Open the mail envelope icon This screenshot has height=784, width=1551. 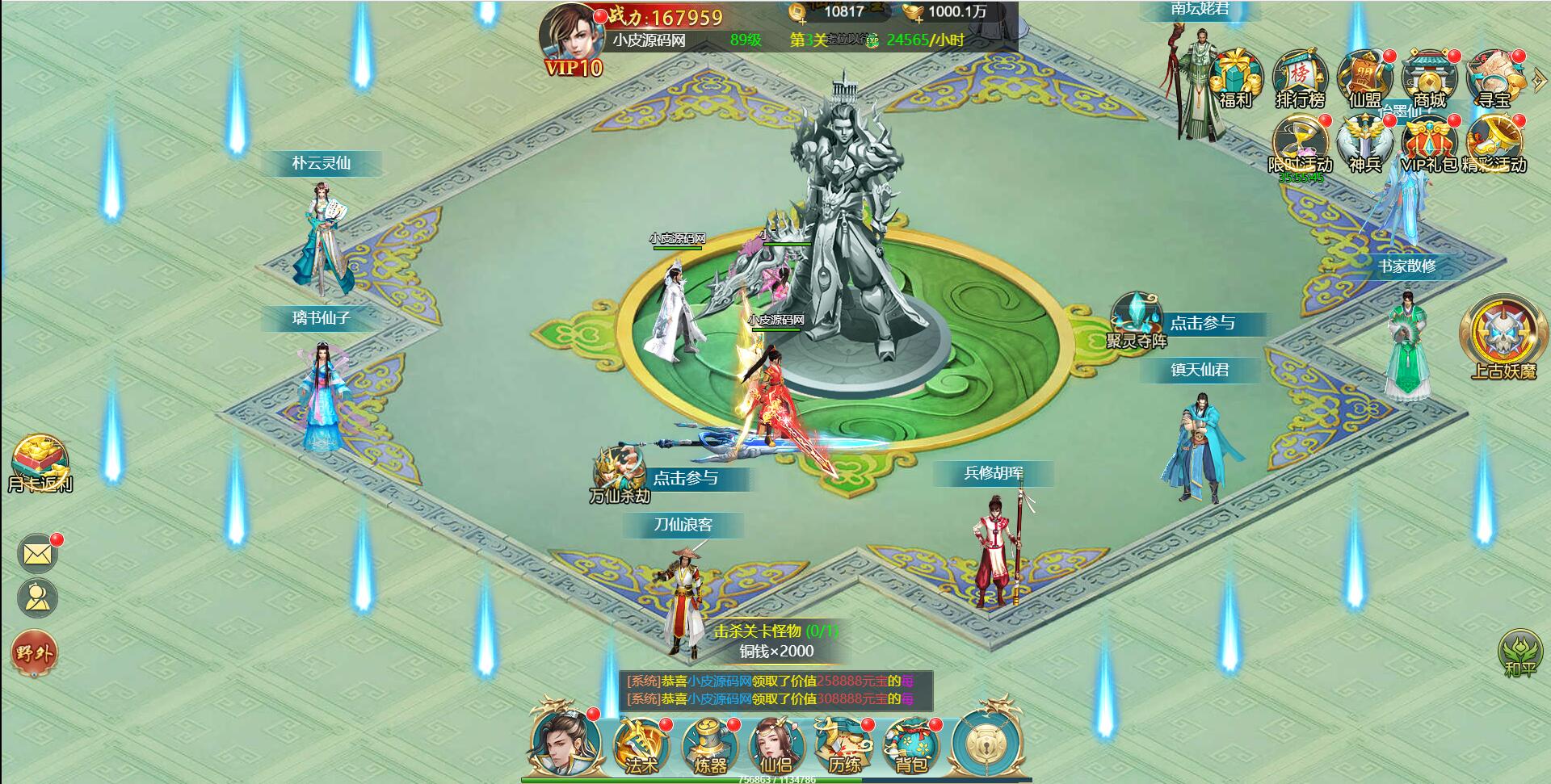point(37,554)
